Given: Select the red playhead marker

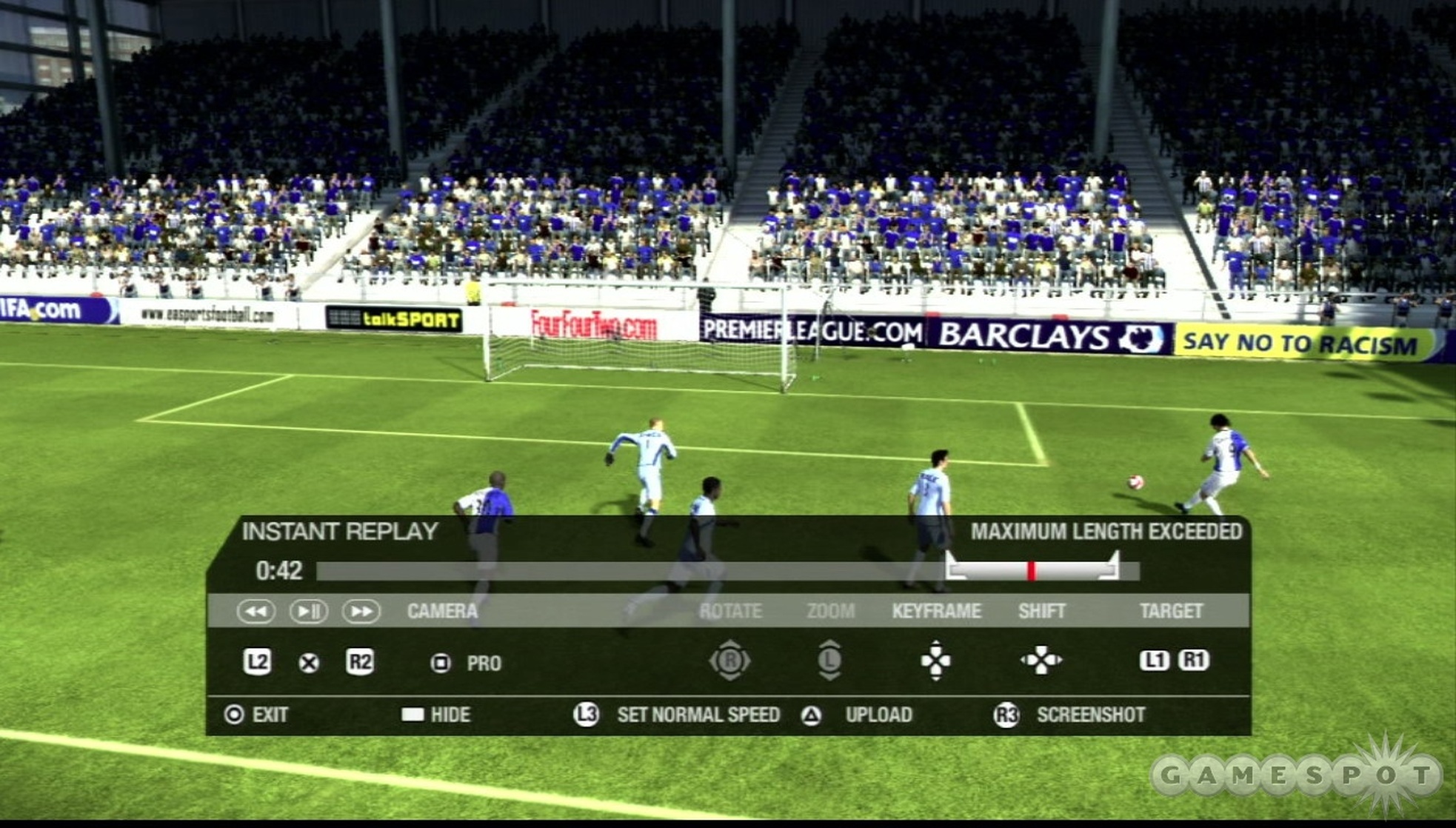Looking at the screenshot, I should [1031, 570].
